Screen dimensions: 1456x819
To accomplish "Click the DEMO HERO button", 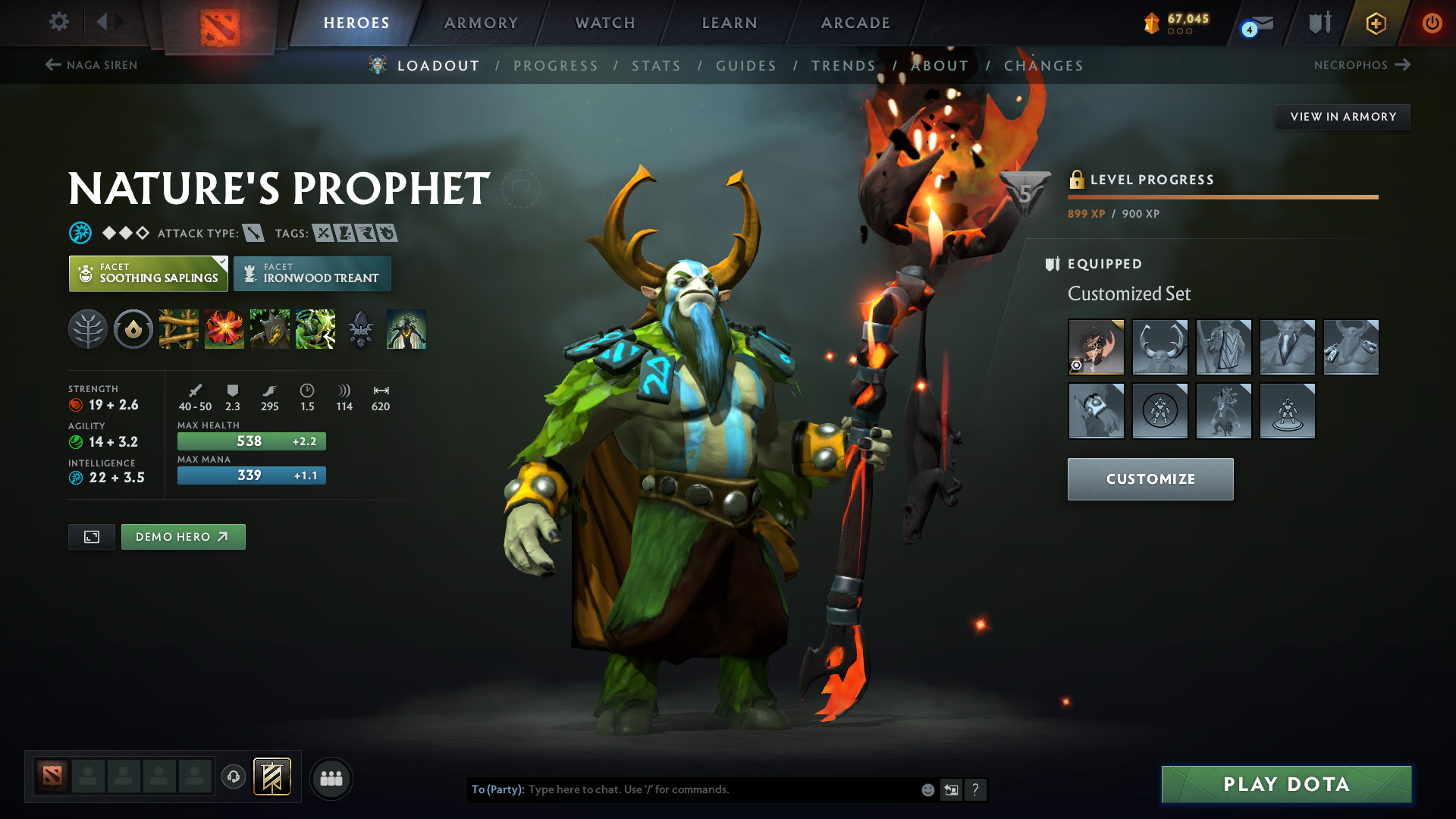I will (x=183, y=536).
